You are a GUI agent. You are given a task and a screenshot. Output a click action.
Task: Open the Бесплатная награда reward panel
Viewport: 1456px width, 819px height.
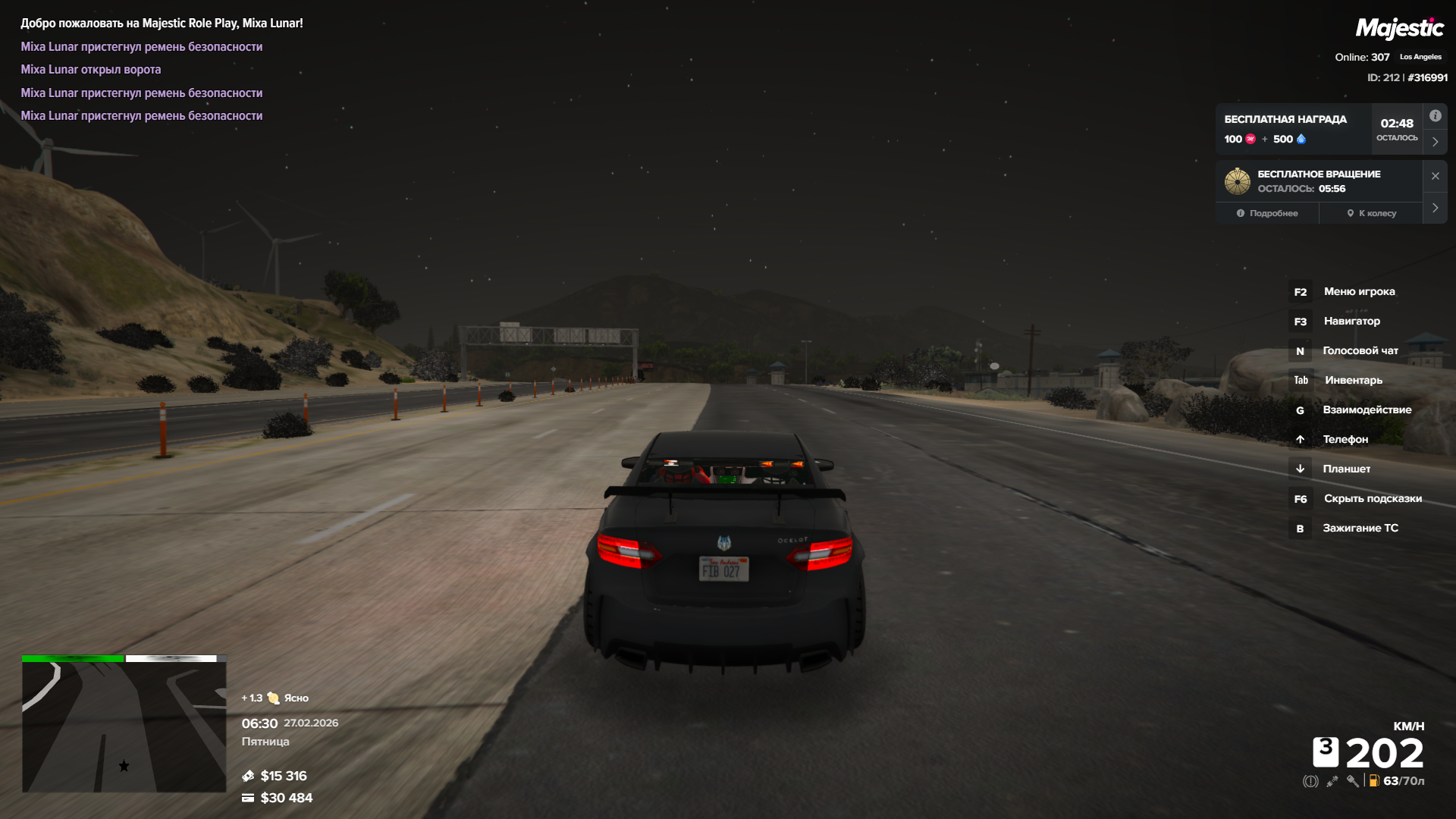click(x=1293, y=129)
